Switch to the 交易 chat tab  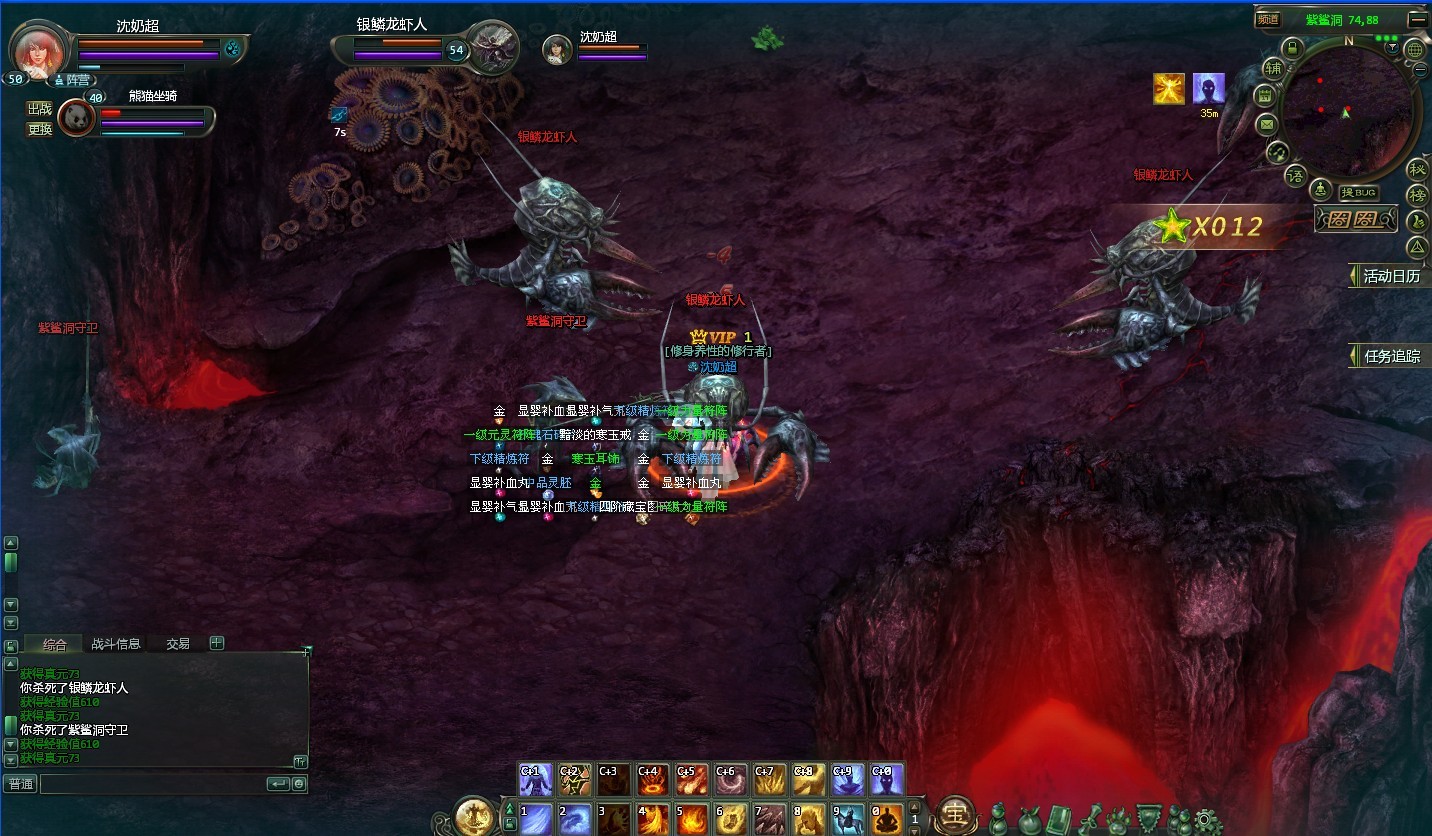pyautogui.click(x=178, y=644)
